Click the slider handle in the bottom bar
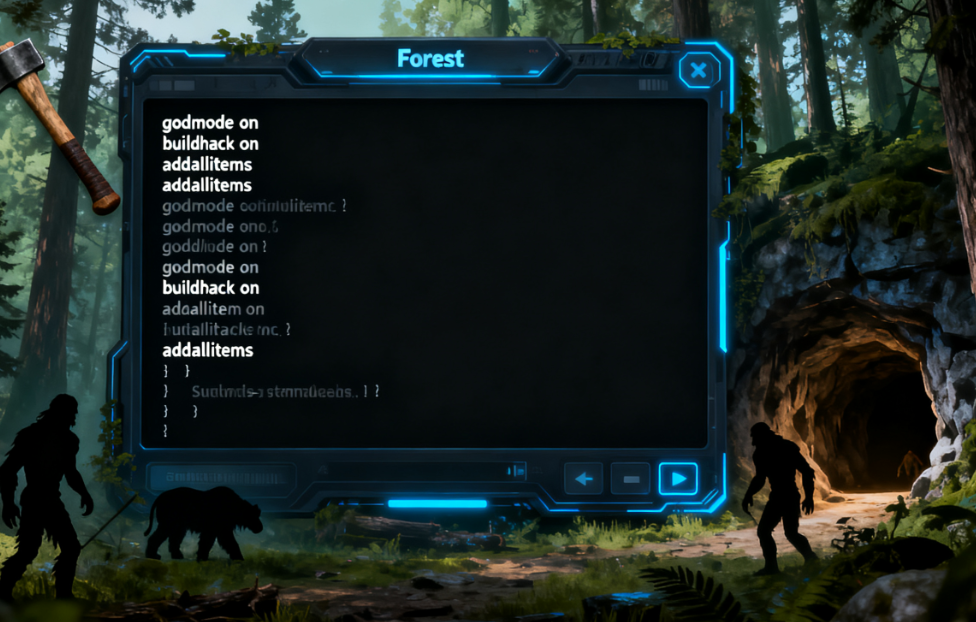The height and width of the screenshot is (622, 976). 517,470
